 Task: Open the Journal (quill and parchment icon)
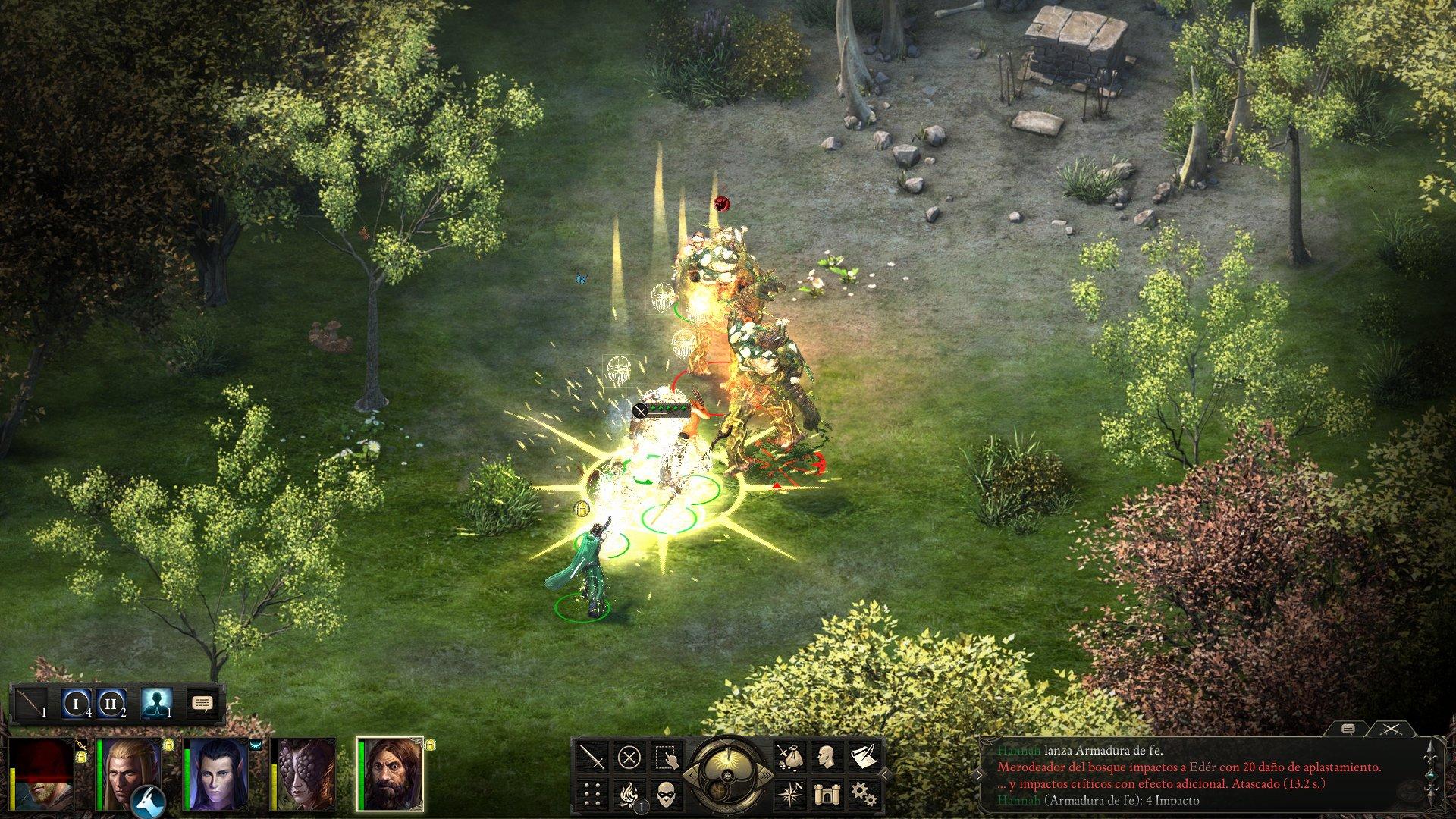[x=863, y=755]
